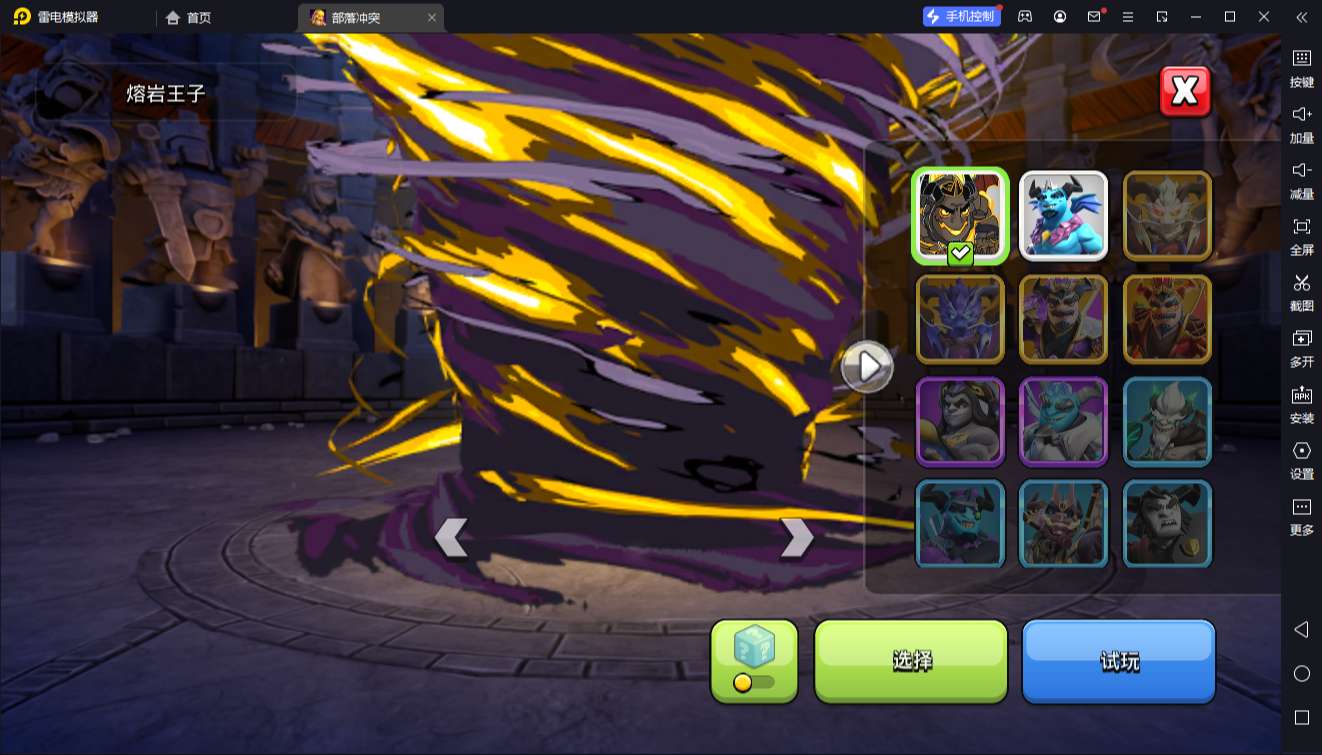Screen dimensions: 1322x755
Task: Close the skin selection screen
Action: (x=1185, y=92)
